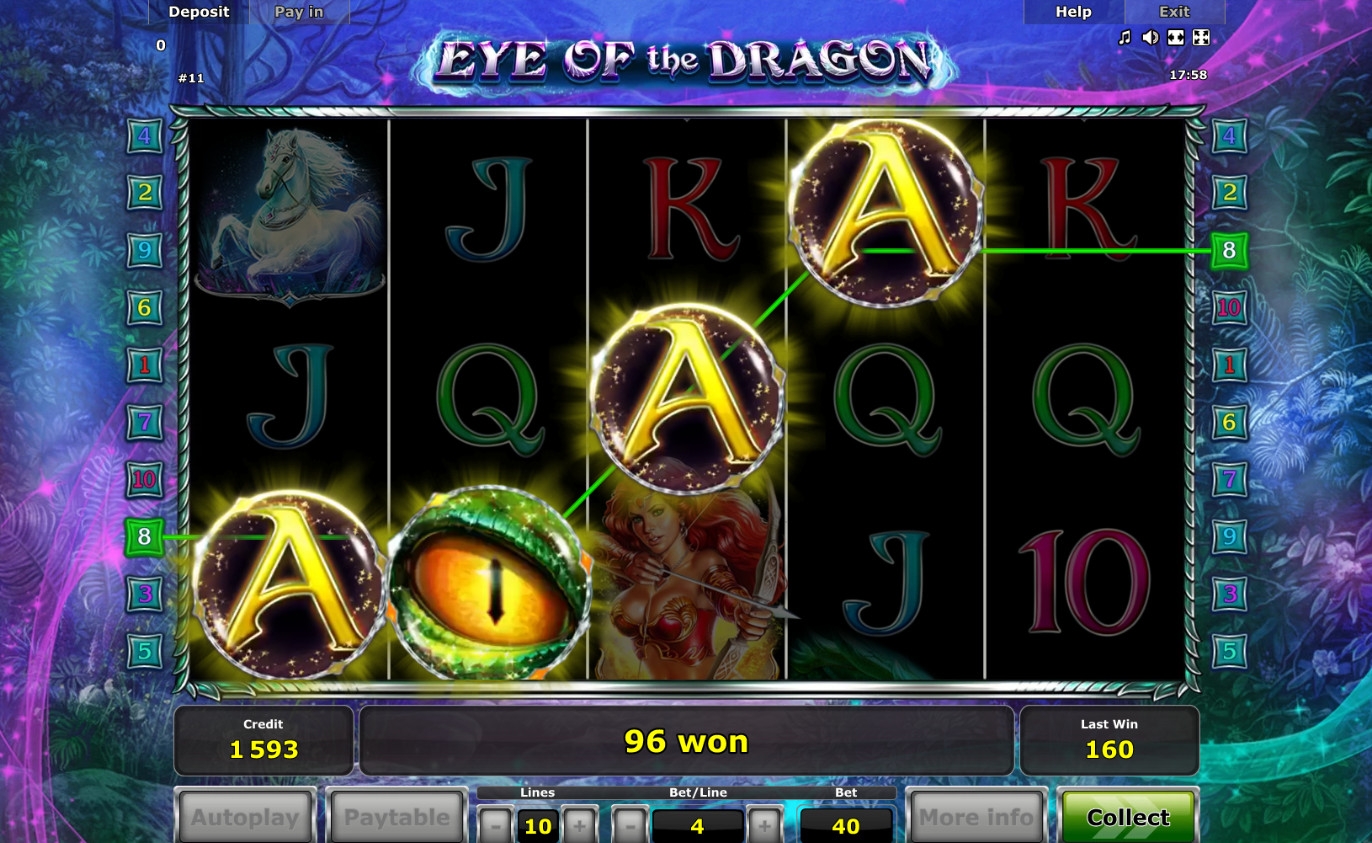
Task: Increase the number of Lines
Action: 580,826
